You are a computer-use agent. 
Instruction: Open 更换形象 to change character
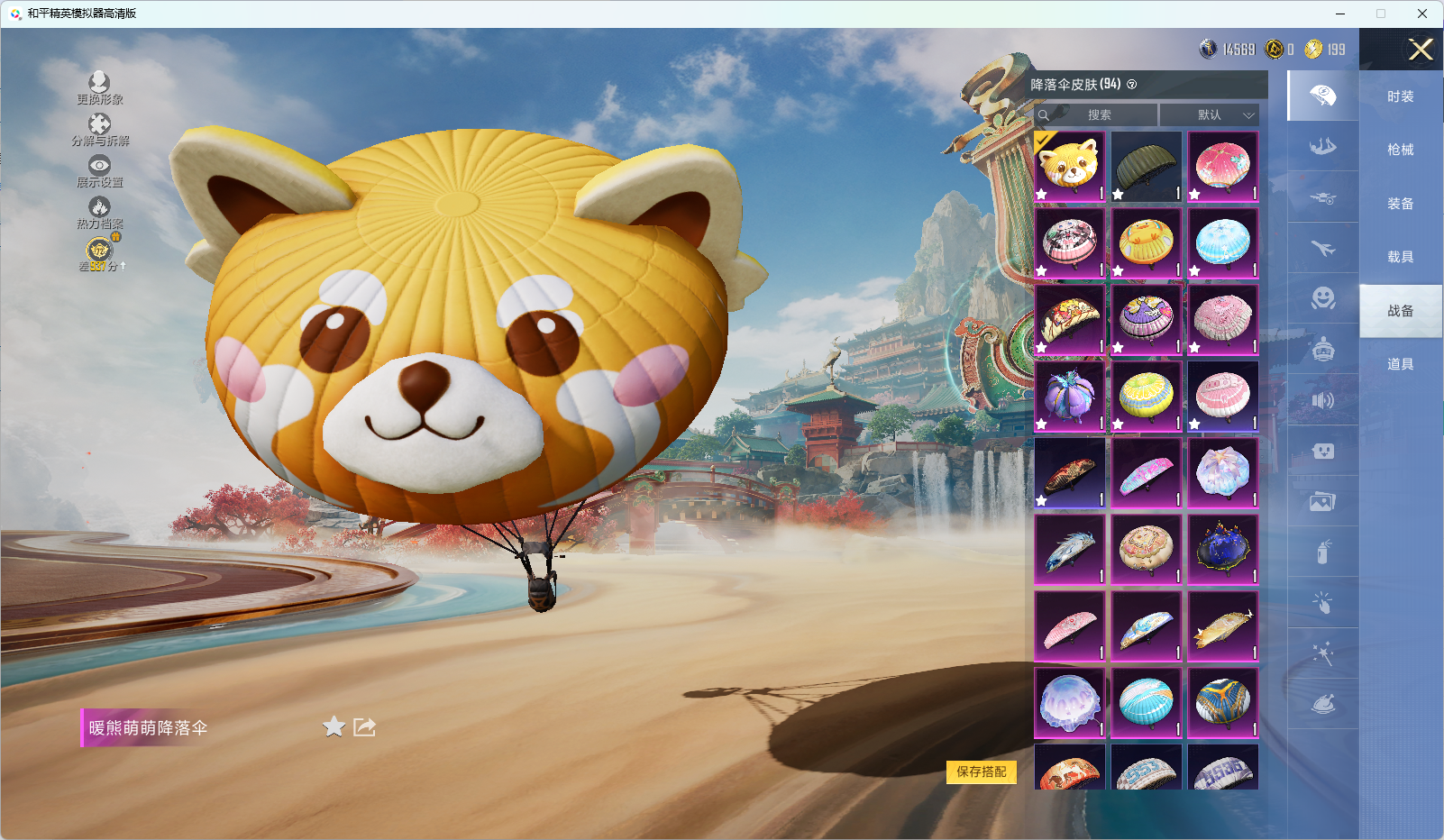(x=99, y=87)
